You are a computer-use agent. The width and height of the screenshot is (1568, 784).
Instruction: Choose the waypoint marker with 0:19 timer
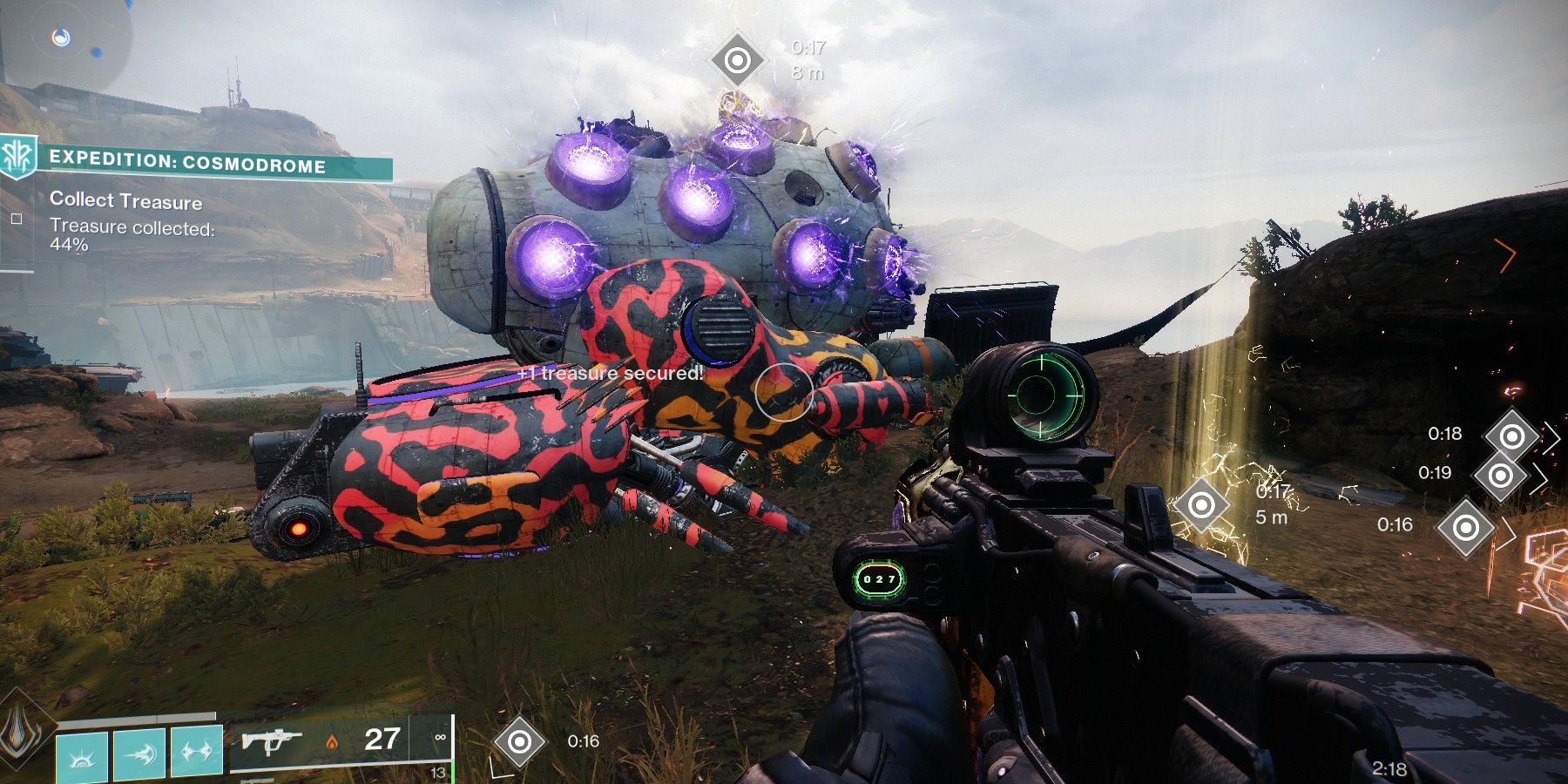tap(1500, 475)
